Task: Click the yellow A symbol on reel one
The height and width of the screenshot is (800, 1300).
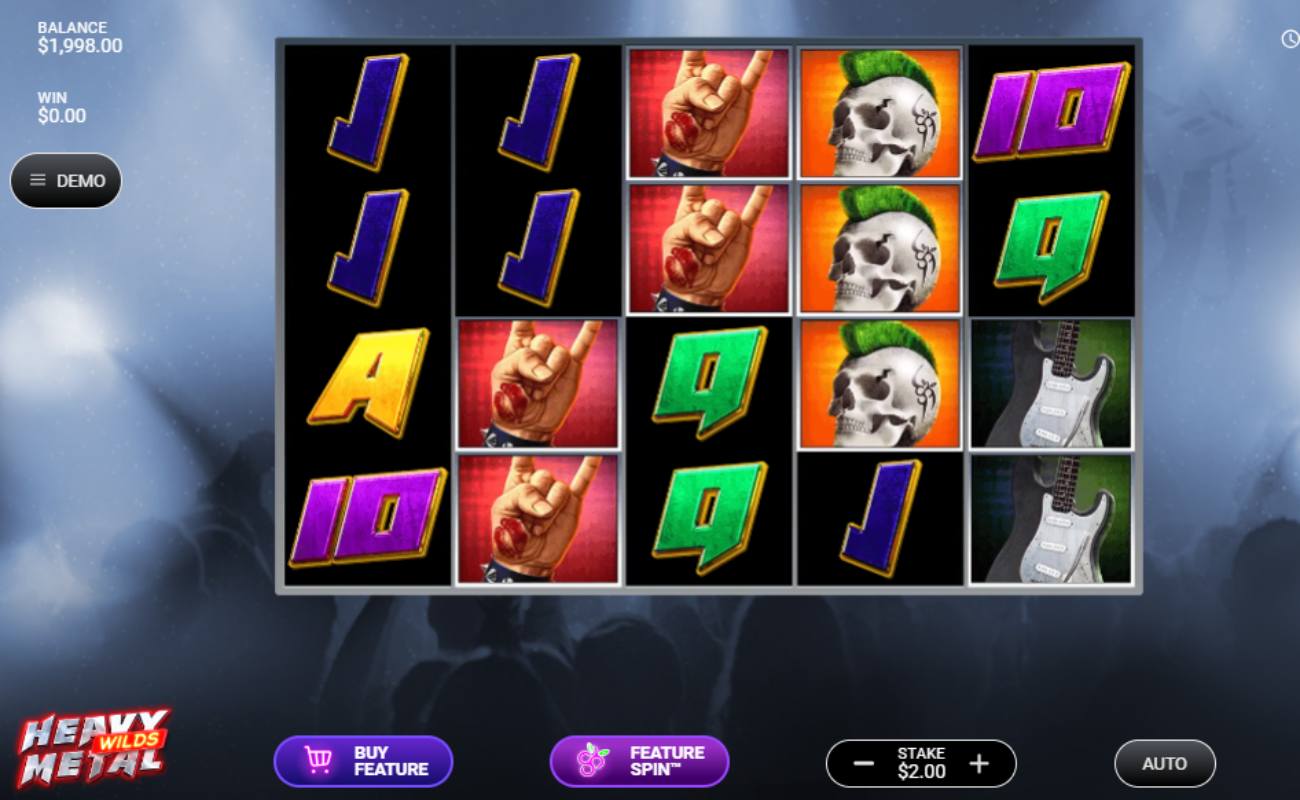Action: 364,385
